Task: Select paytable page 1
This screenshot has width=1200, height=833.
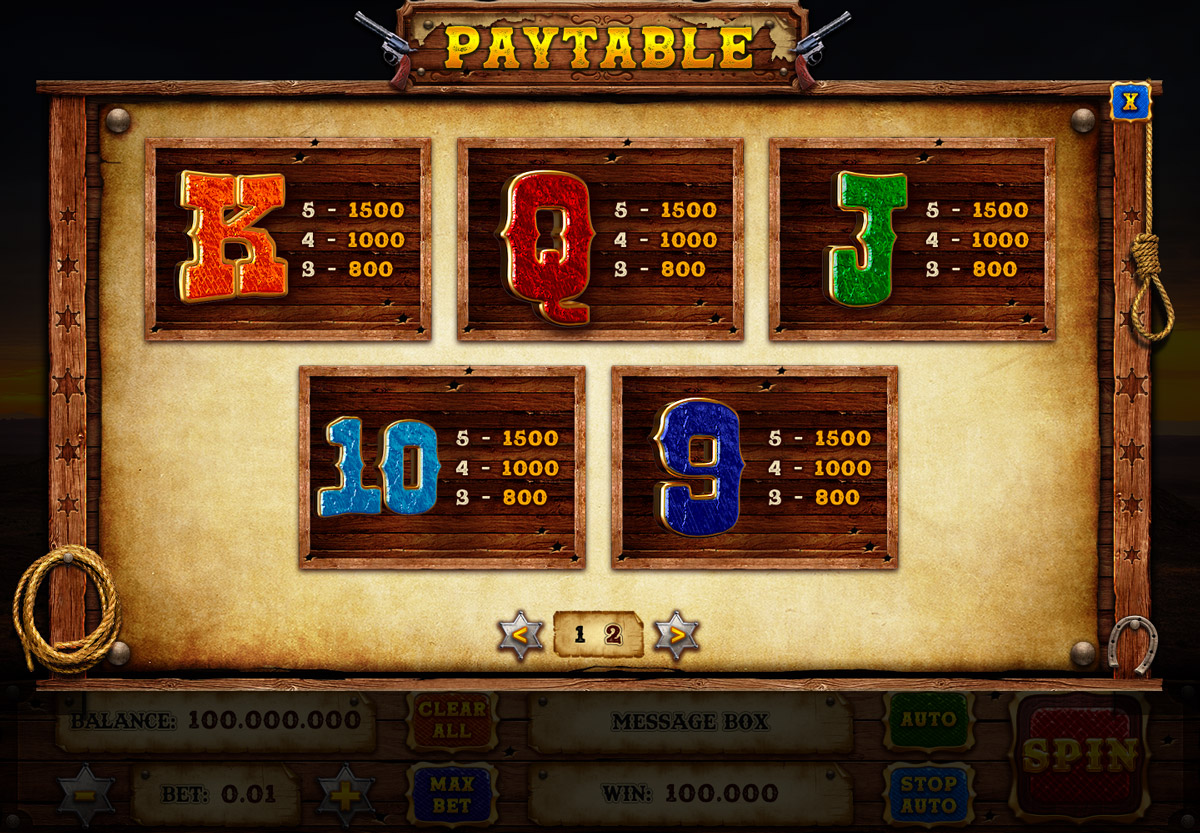Action: pos(580,634)
